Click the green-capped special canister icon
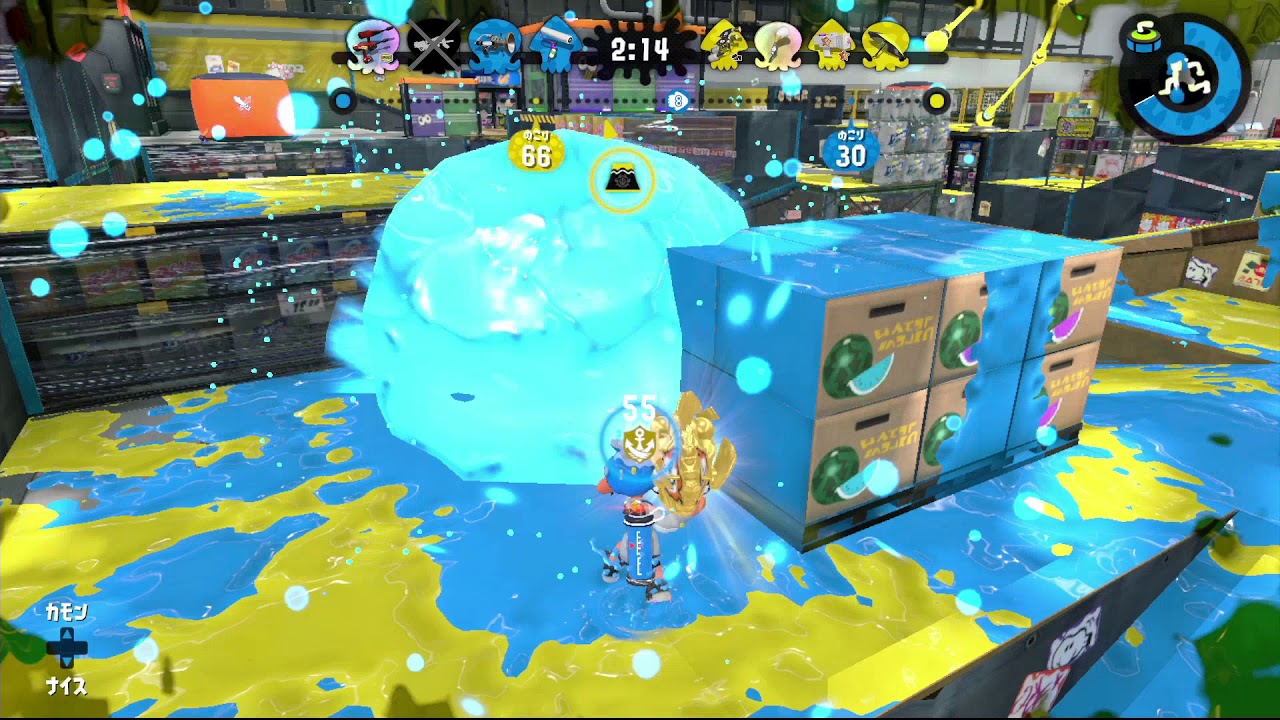Viewport: 1280px width, 720px height. coord(1144,38)
